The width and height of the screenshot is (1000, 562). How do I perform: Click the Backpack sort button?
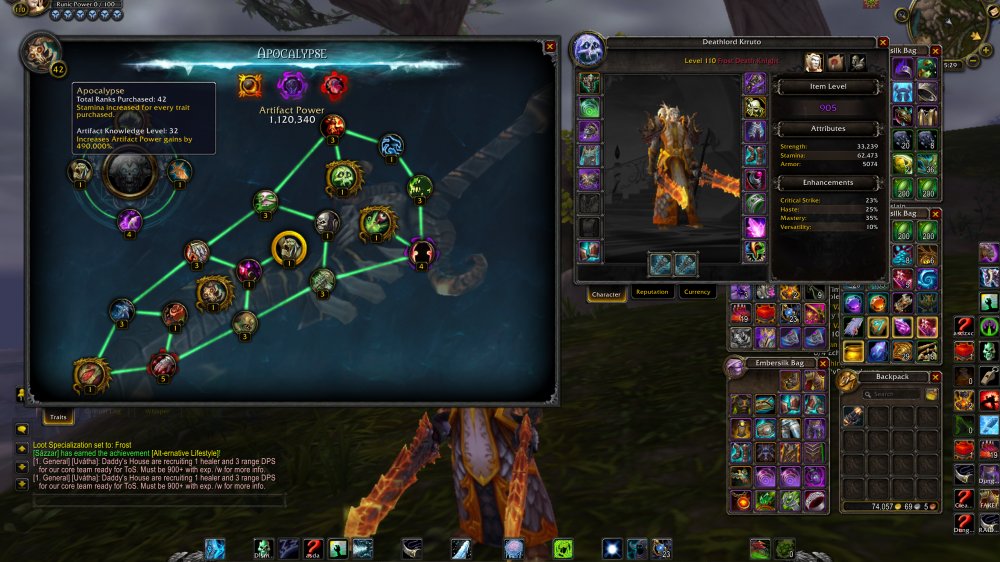pos(931,394)
